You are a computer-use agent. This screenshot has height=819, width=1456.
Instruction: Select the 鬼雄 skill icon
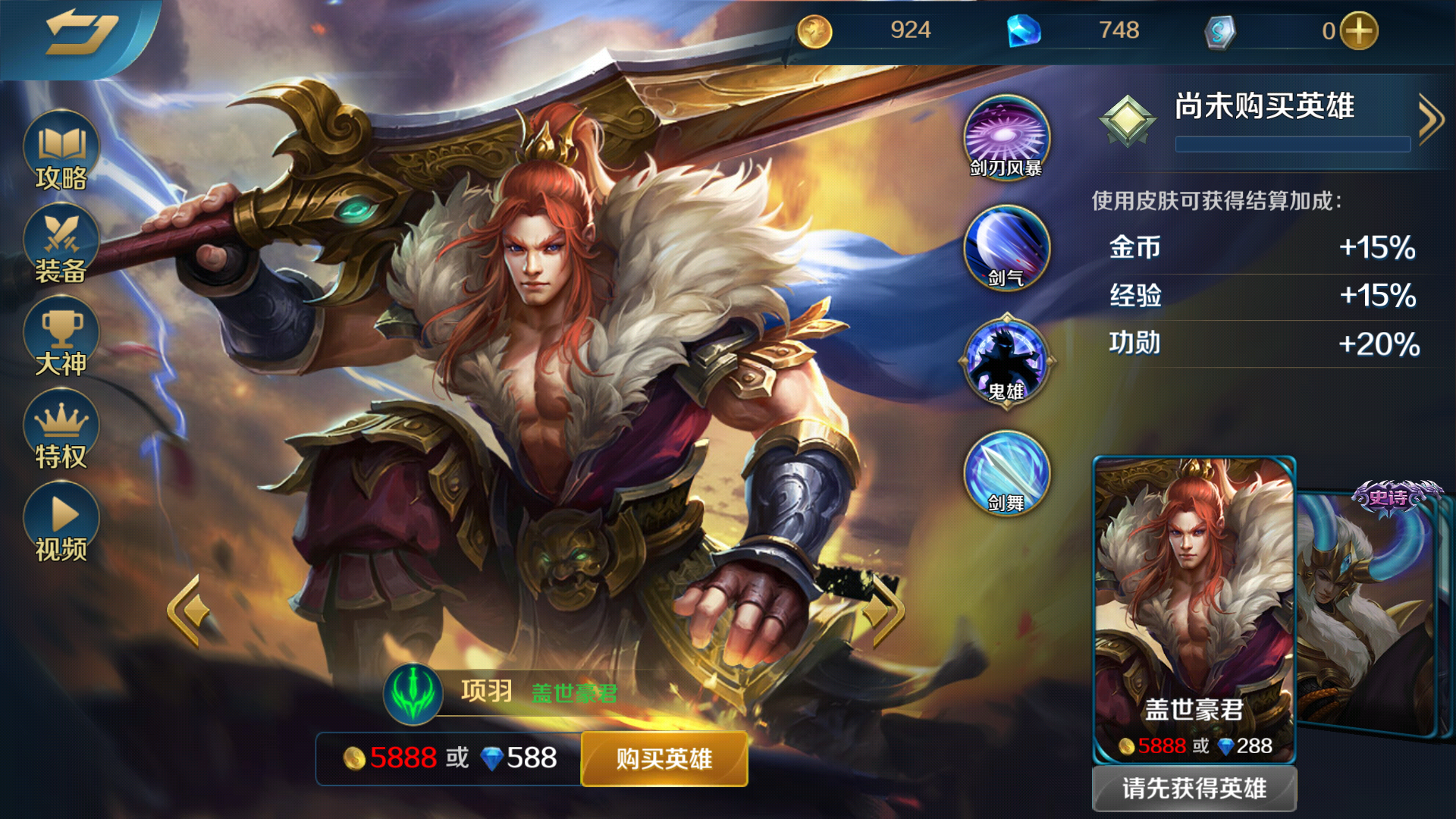1006,361
